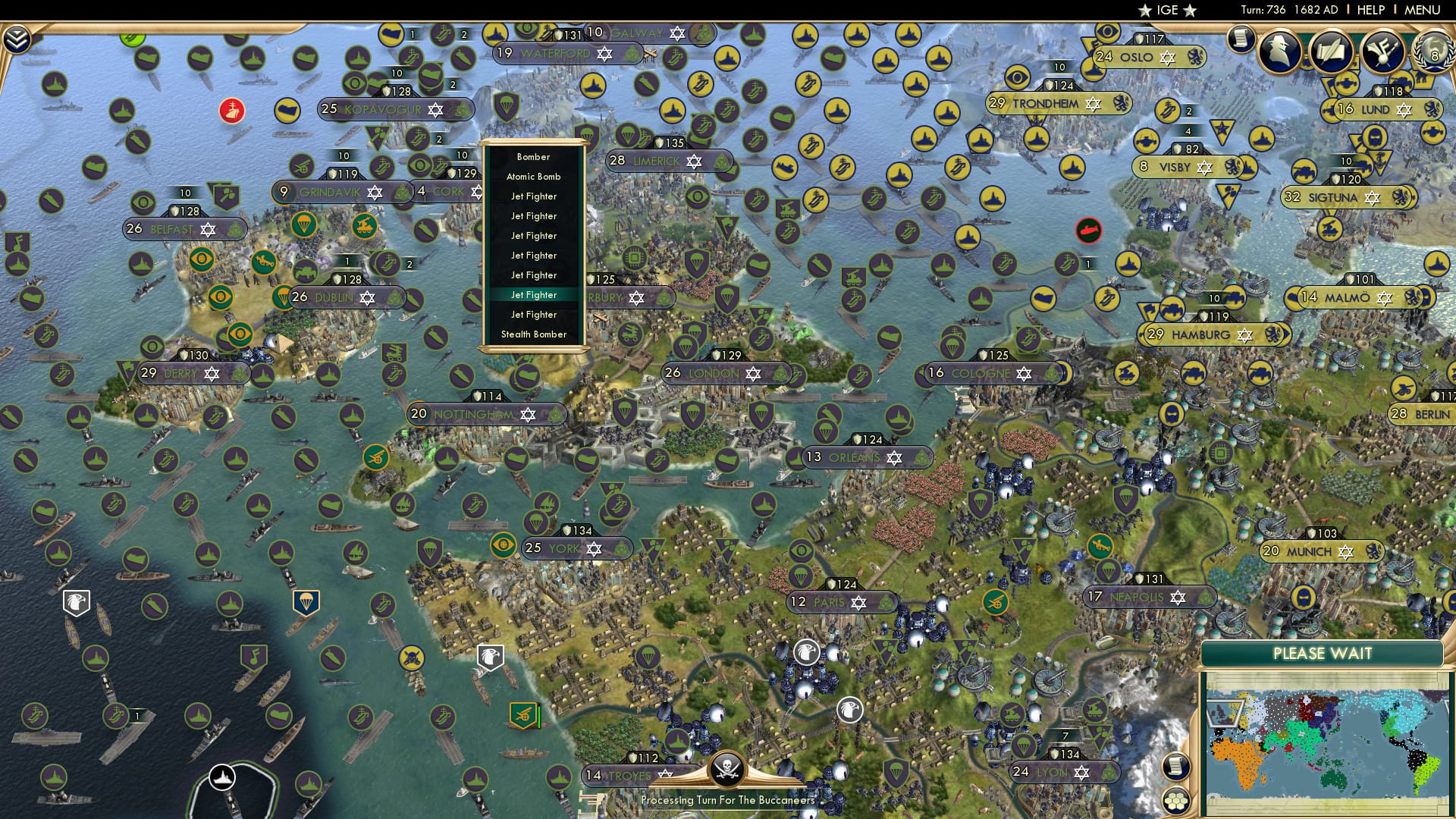Click the red paratrooper alert icon near Kopavogur
The width and height of the screenshot is (1456, 819).
(231, 111)
